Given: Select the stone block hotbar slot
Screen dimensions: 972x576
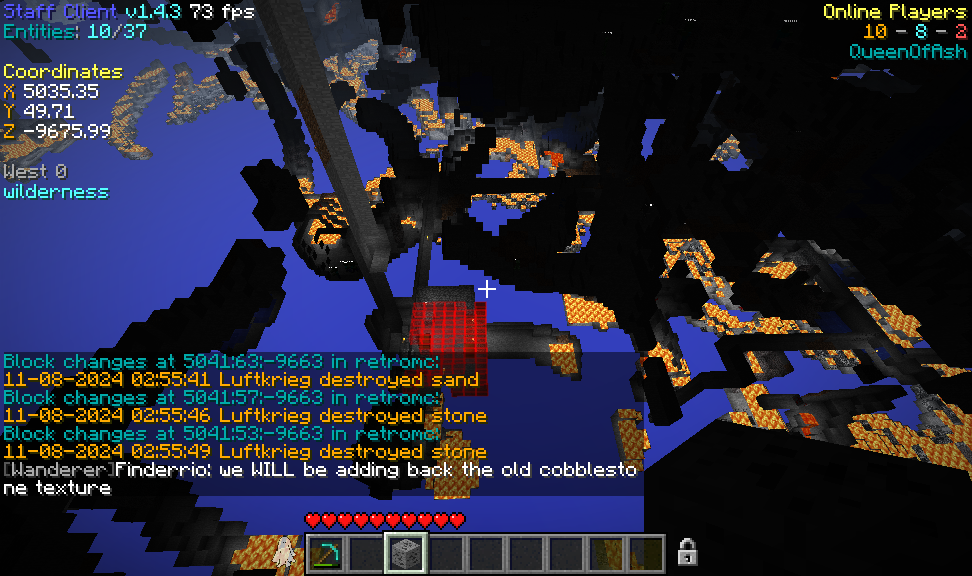Looking at the screenshot, I should point(406,553).
